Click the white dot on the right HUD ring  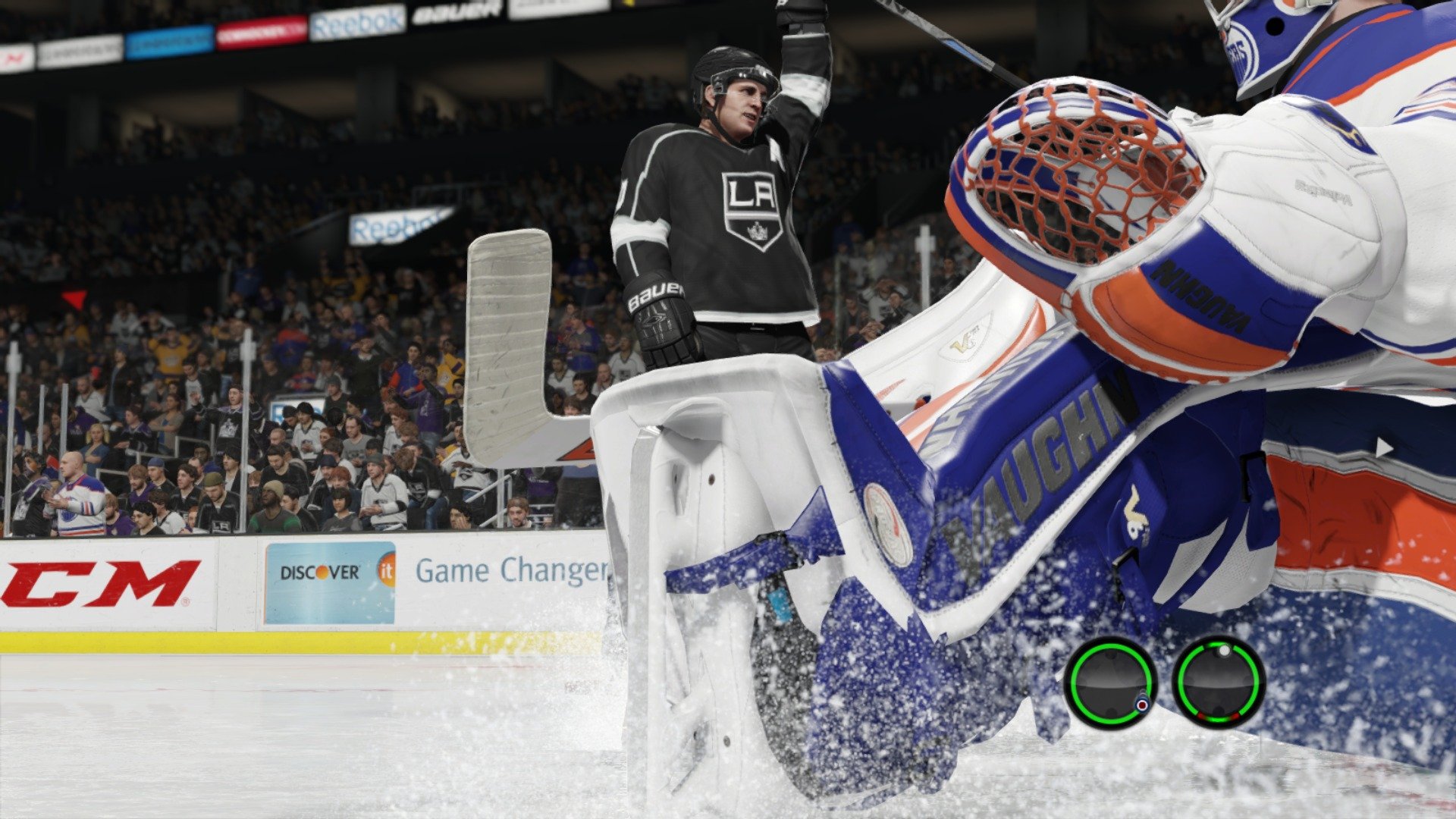coord(1224,650)
